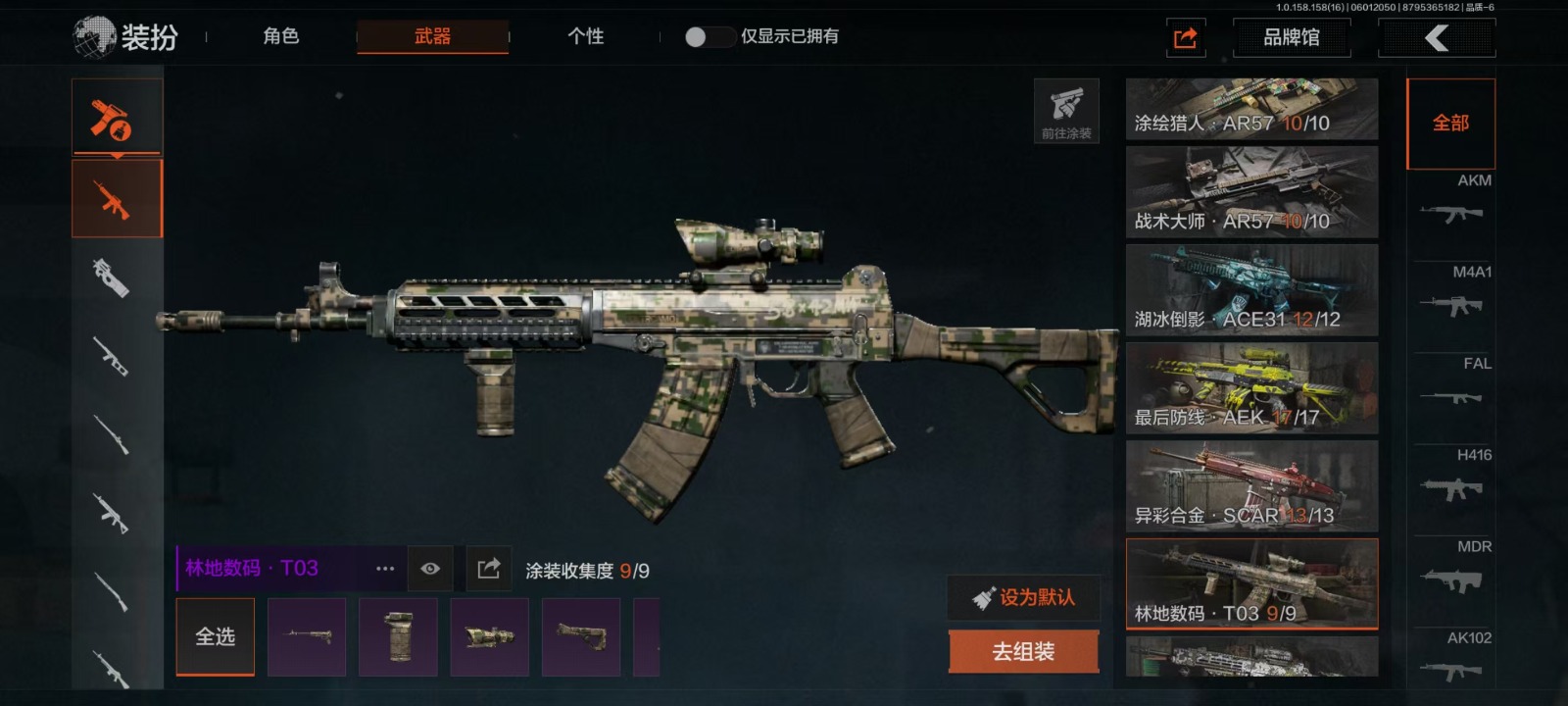Toggle 仅显示已拥有 filter

(x=709, y=36)
